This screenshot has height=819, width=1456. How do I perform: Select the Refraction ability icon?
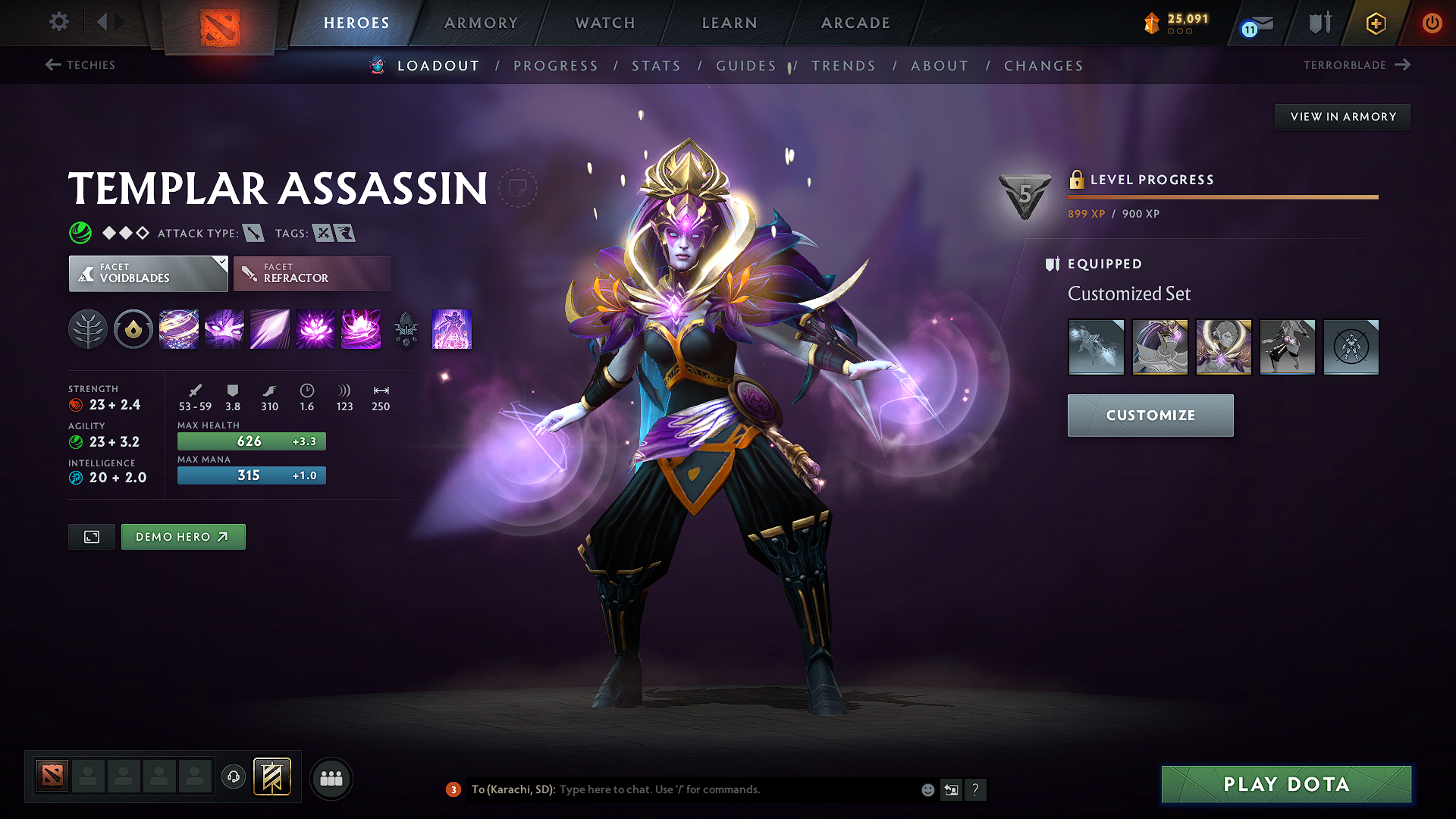pos(179,329)
